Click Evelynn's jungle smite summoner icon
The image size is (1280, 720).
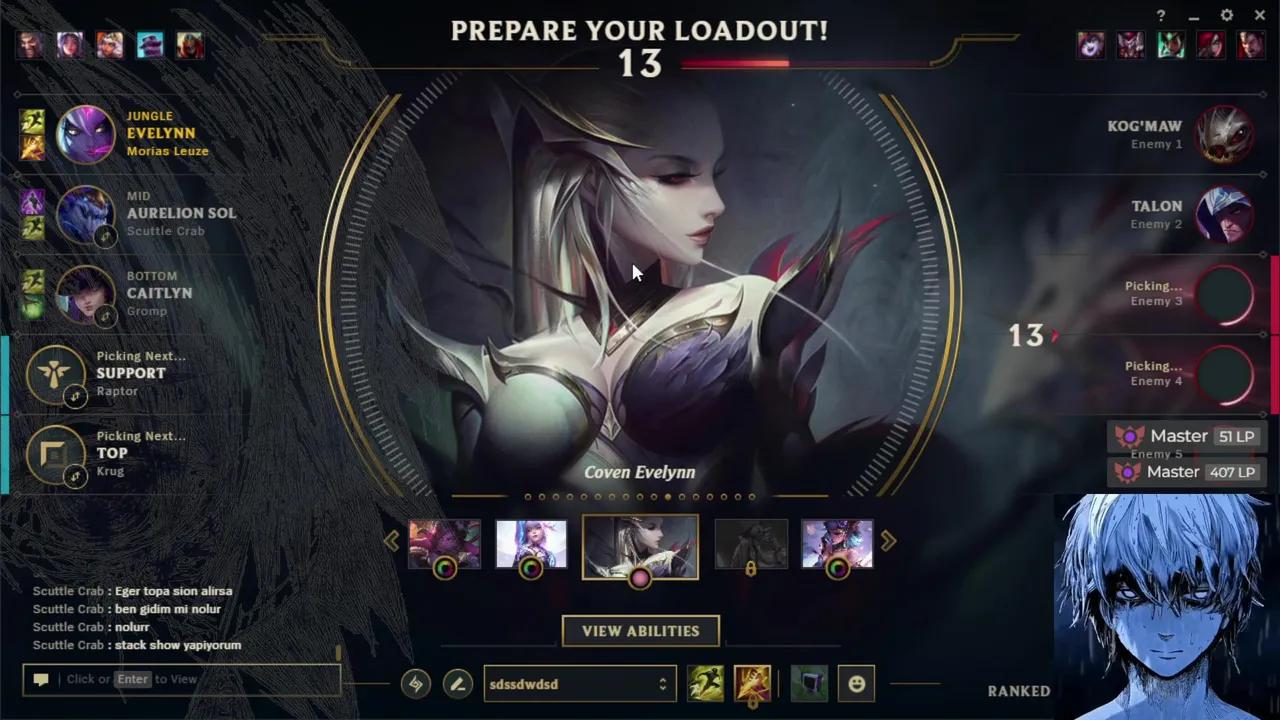pyautogui.click(x=33, y=119)
